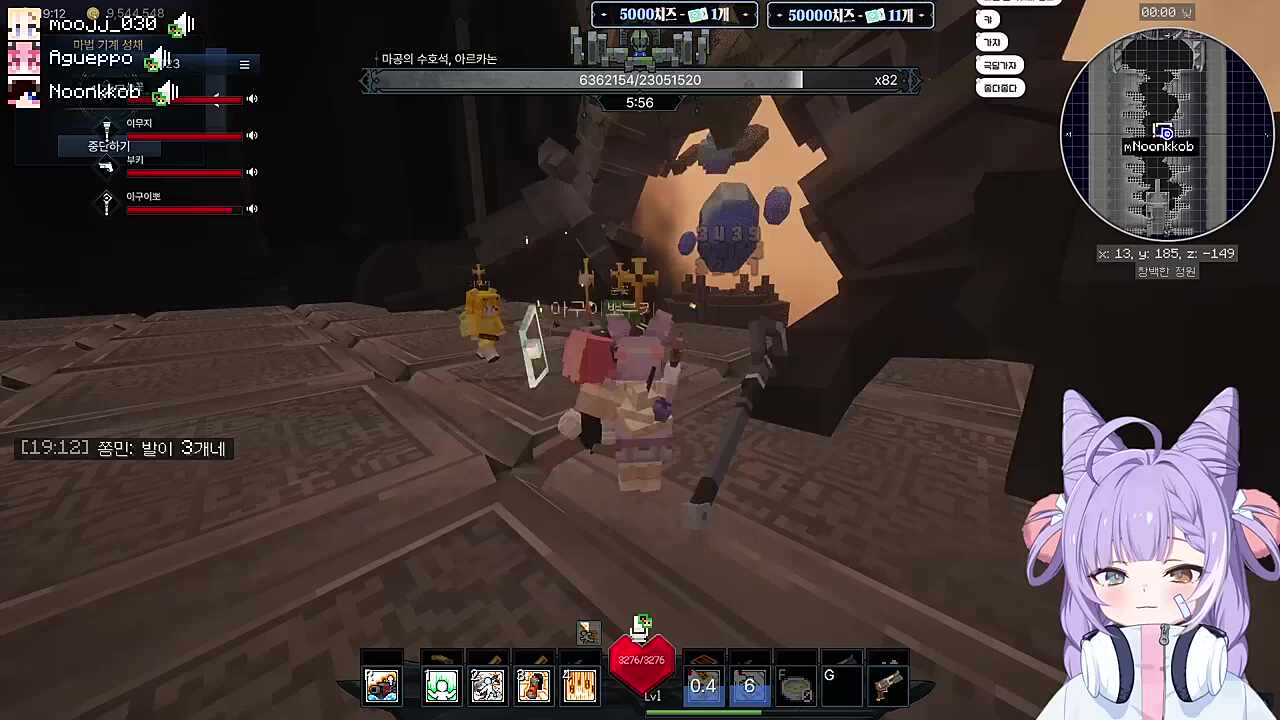The width and height of the screenshot is (1280, 720).
Task: Select the item on cooldown showing 0.4
Action: 703,685
